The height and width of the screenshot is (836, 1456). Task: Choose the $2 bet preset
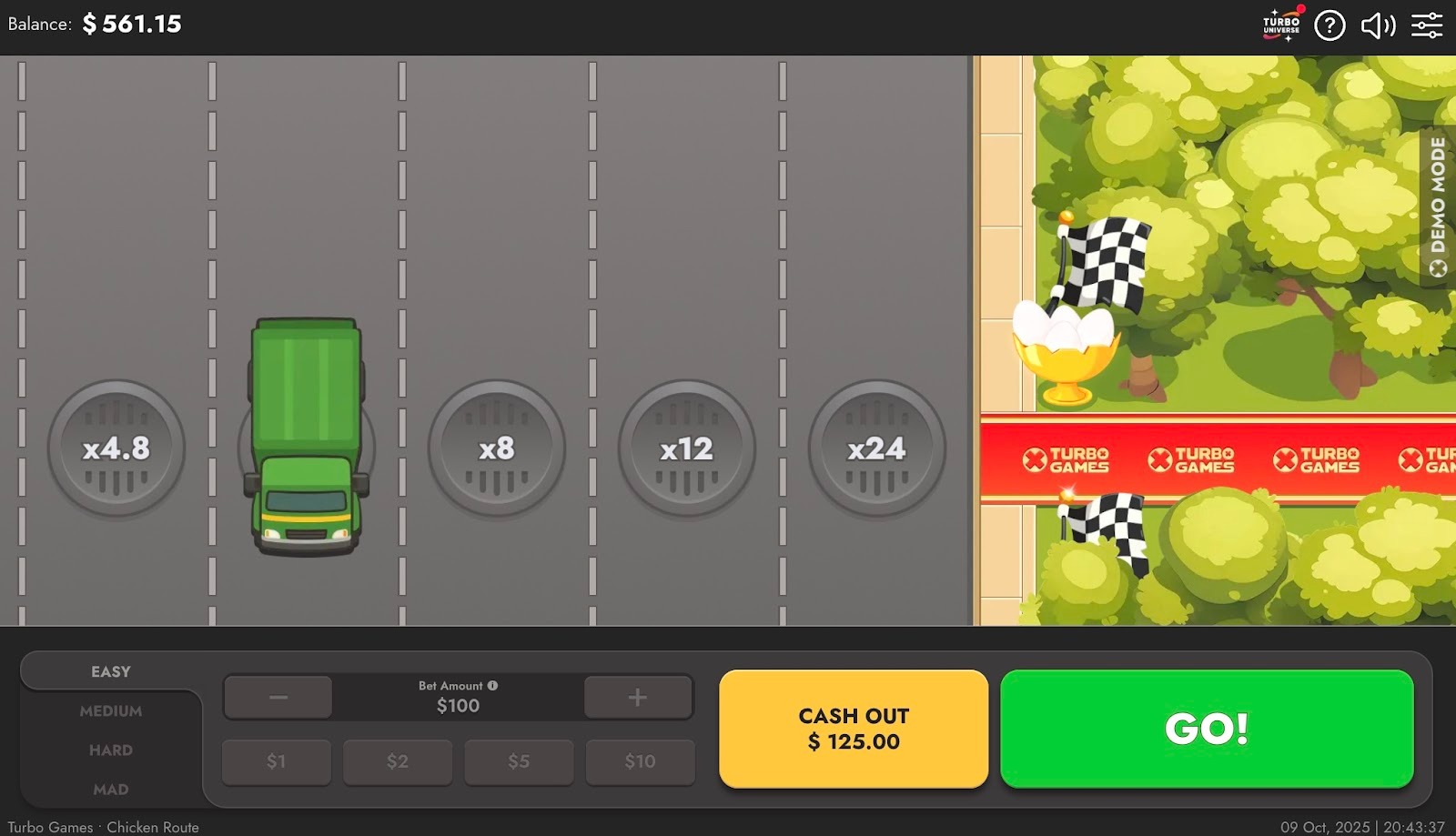(398, 761)
